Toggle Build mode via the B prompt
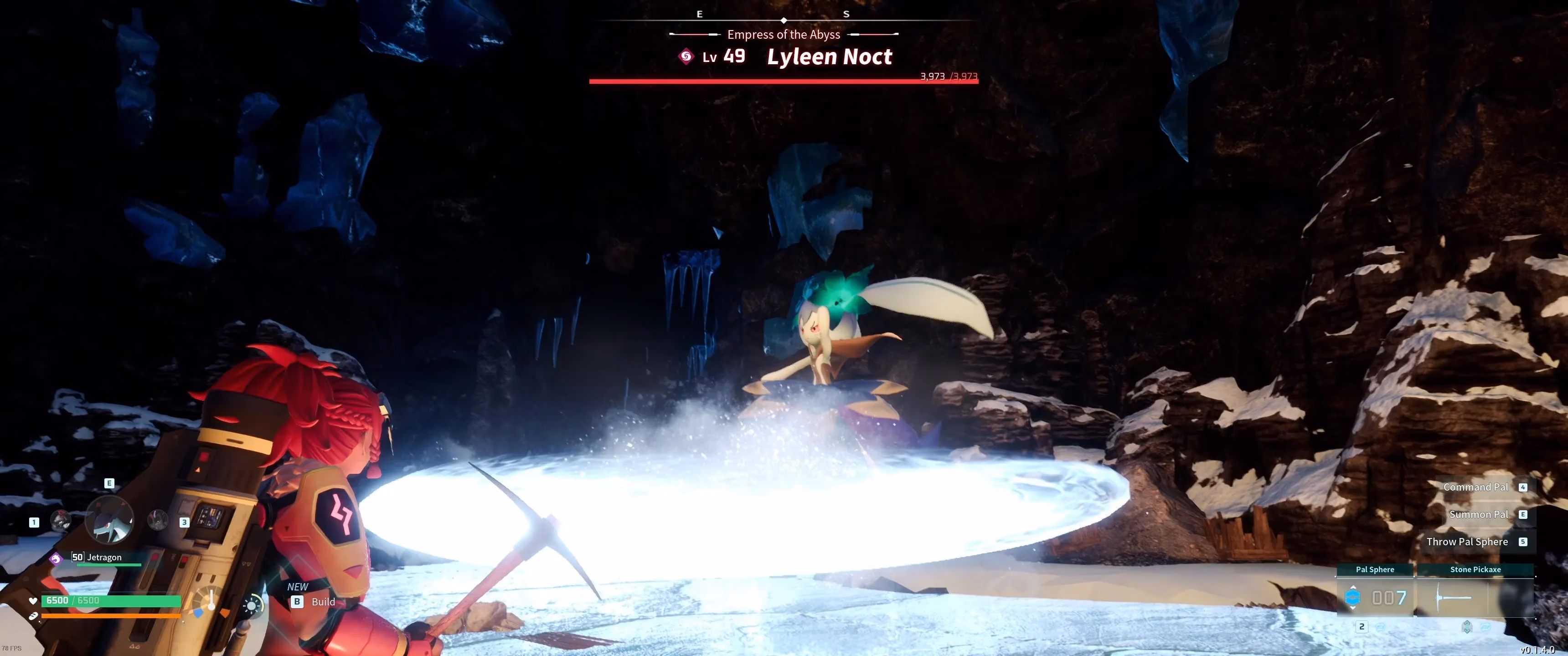The image size is (1568, 656). click(x=297, y=601)
